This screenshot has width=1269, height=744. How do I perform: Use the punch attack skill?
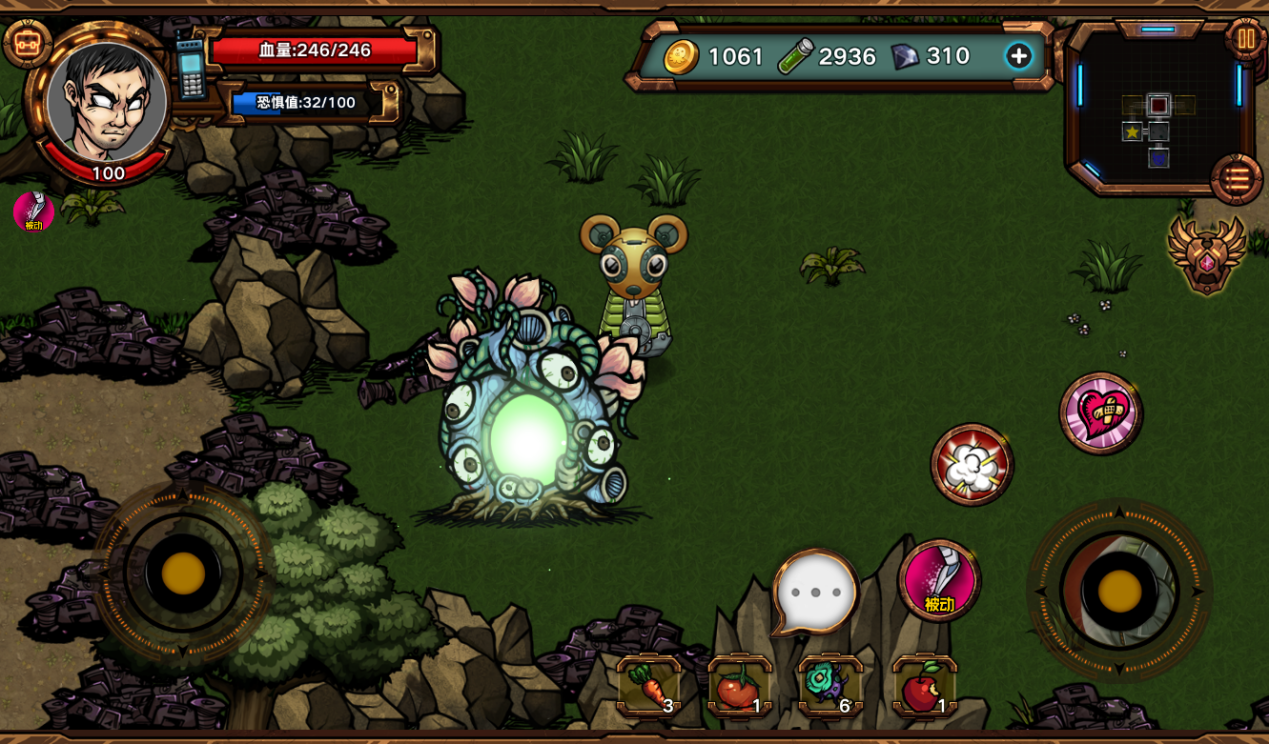[x=972, y=464]
